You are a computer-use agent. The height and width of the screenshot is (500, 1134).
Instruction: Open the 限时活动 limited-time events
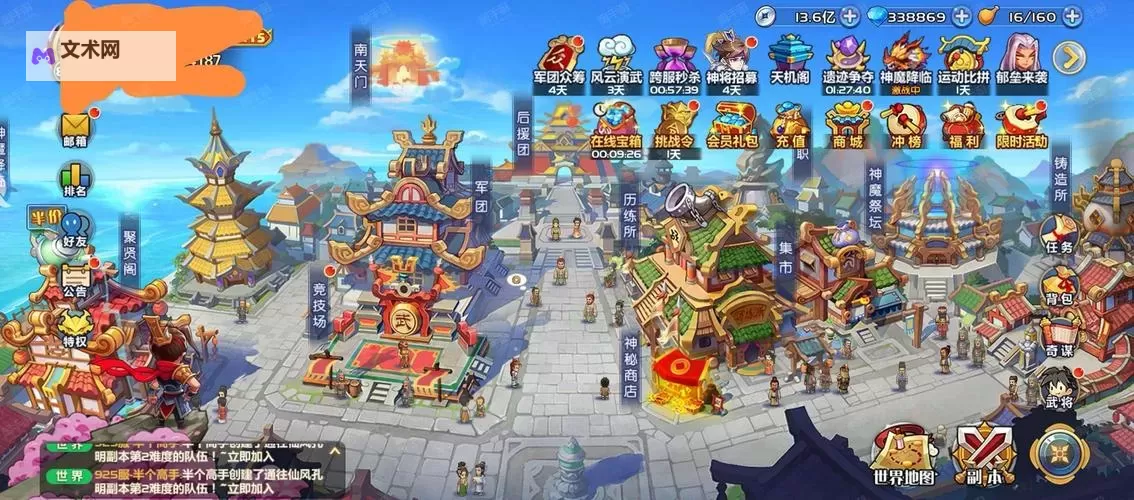1021,125
